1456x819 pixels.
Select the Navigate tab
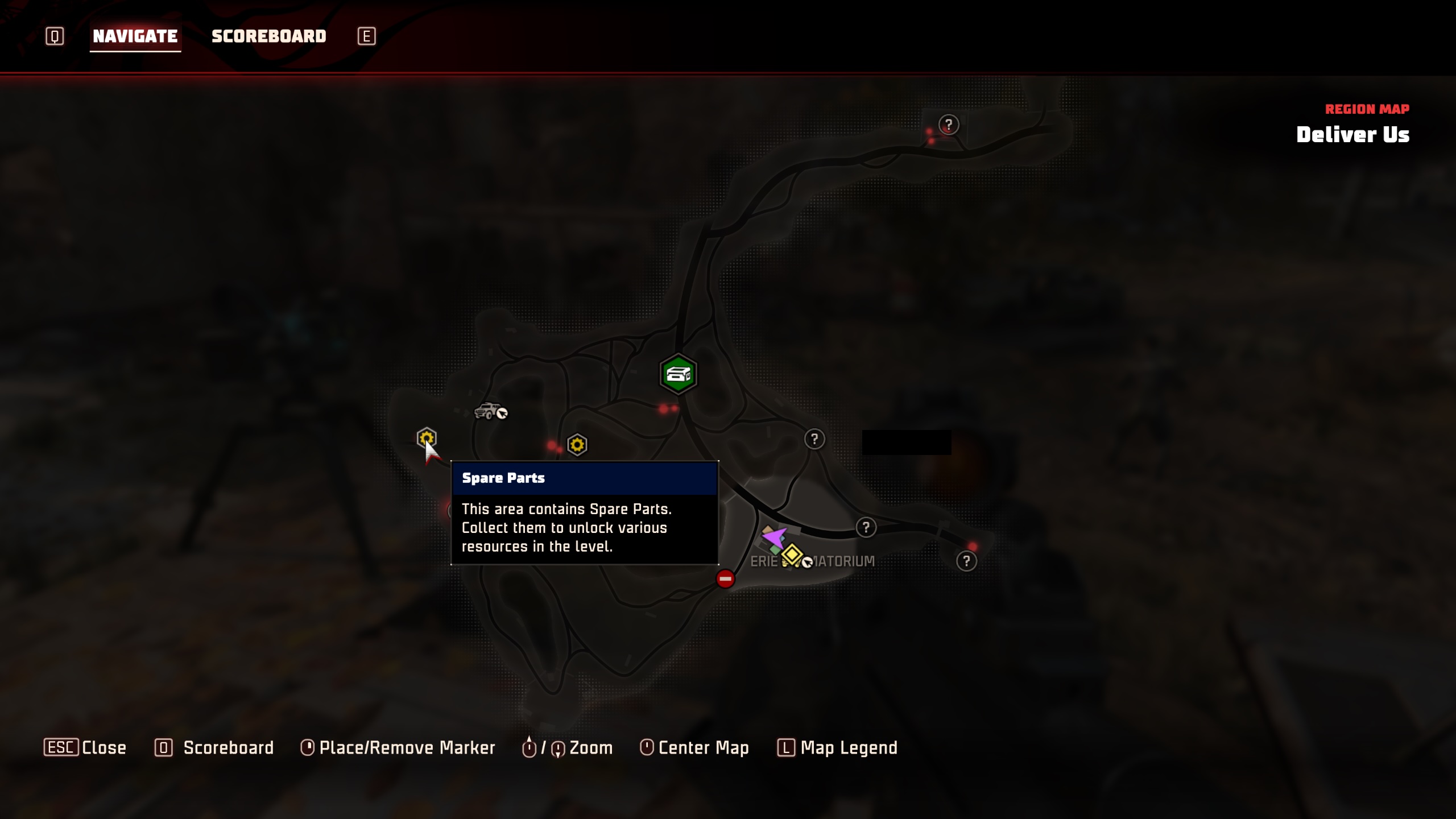pyautogui.click(x=135, y=36)
